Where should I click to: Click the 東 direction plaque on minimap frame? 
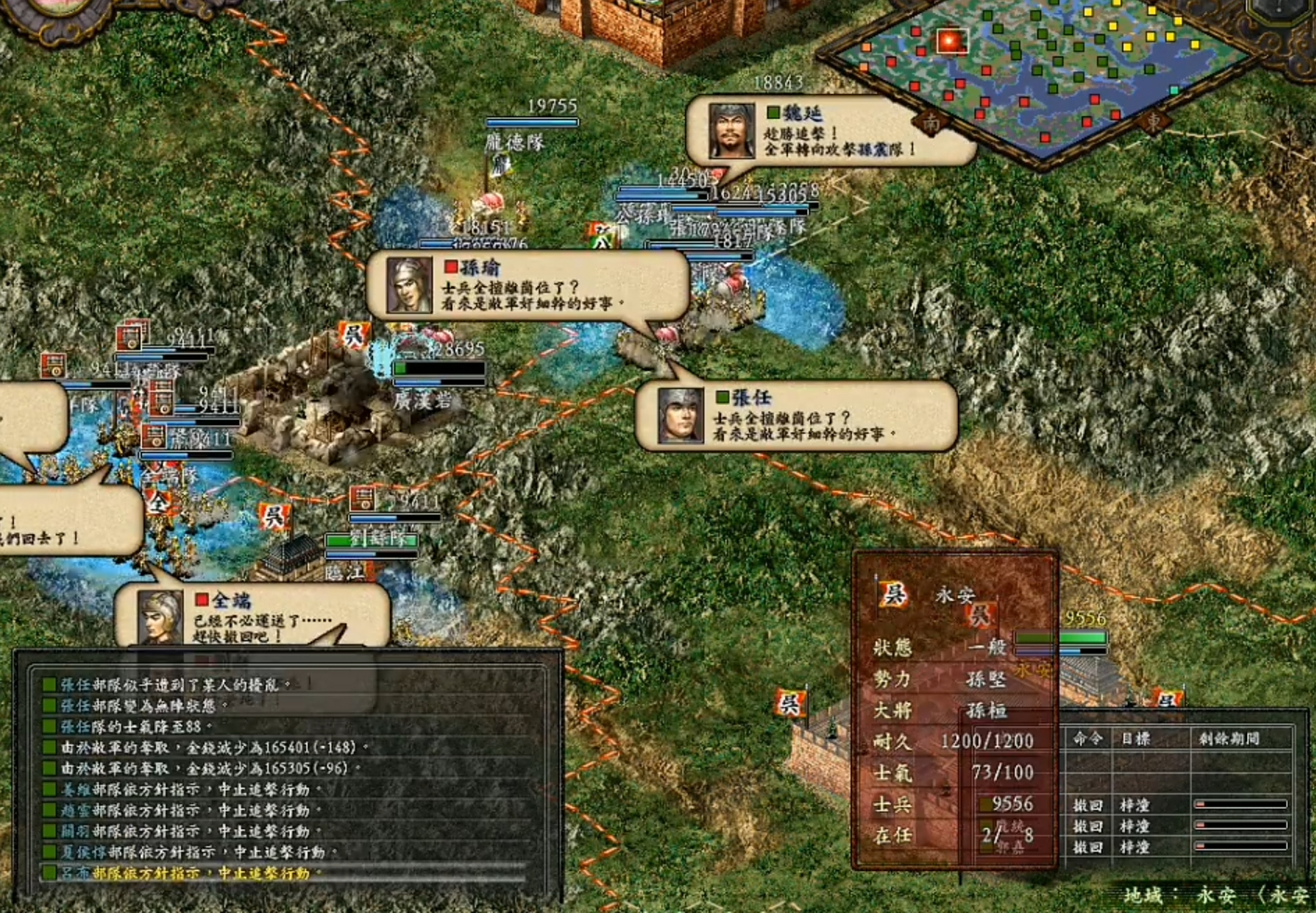click(x=1153, y=122)
